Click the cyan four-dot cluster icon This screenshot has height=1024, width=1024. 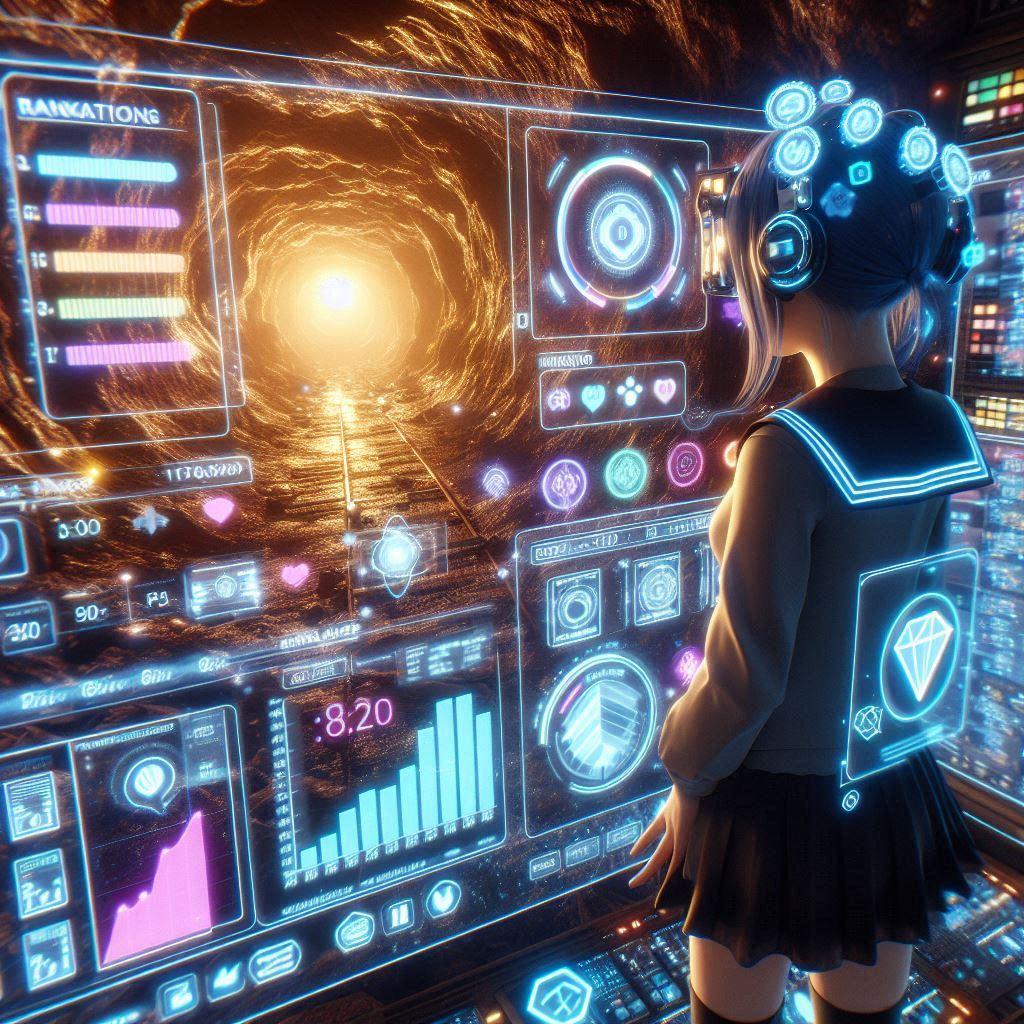tap(630, 391)
